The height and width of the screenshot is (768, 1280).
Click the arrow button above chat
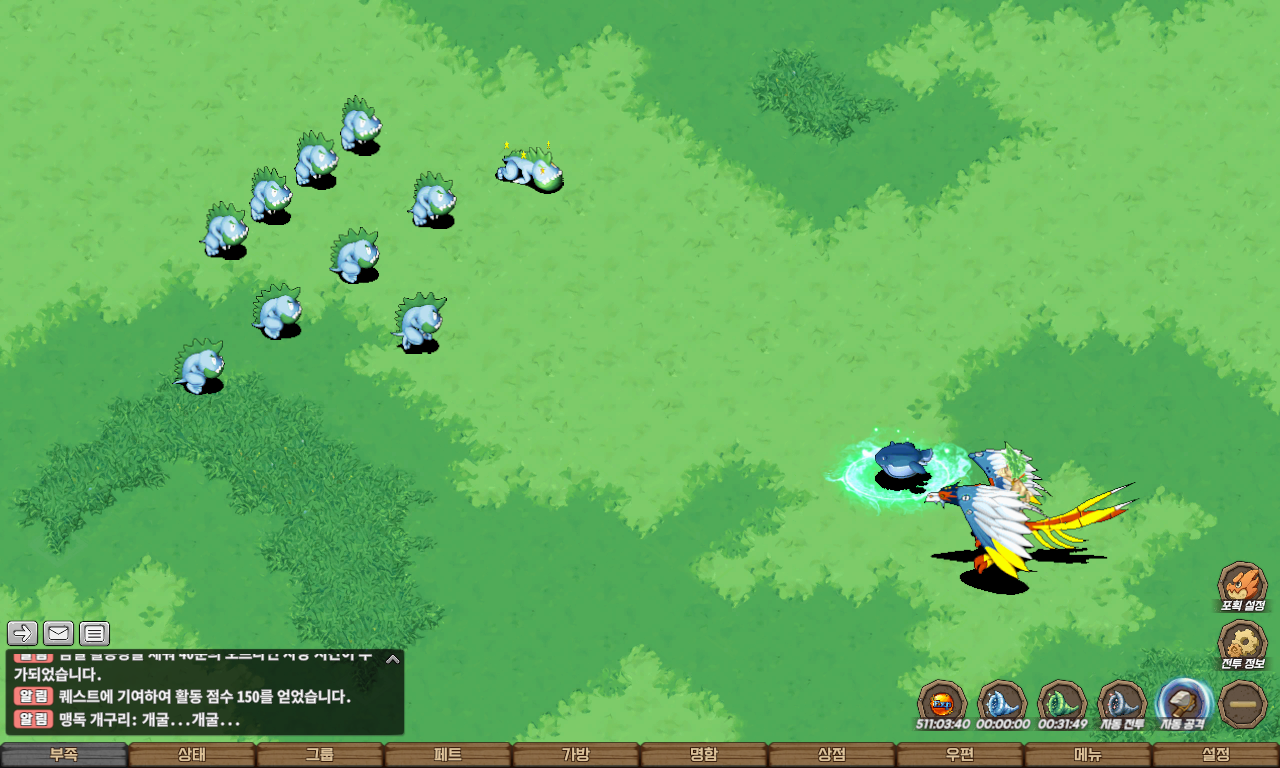pos(23,633)
